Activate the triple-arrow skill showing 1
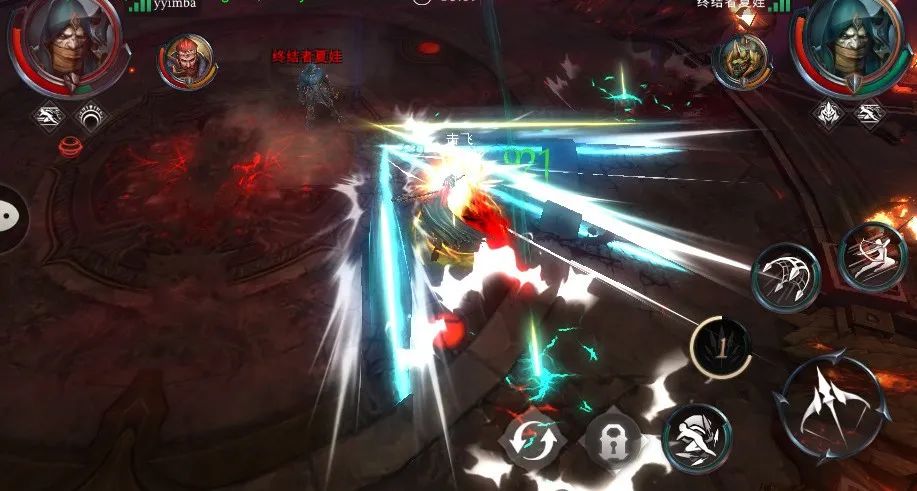This screenshot has width=917, height=491. pyautogui.click(x=722, y=347)
